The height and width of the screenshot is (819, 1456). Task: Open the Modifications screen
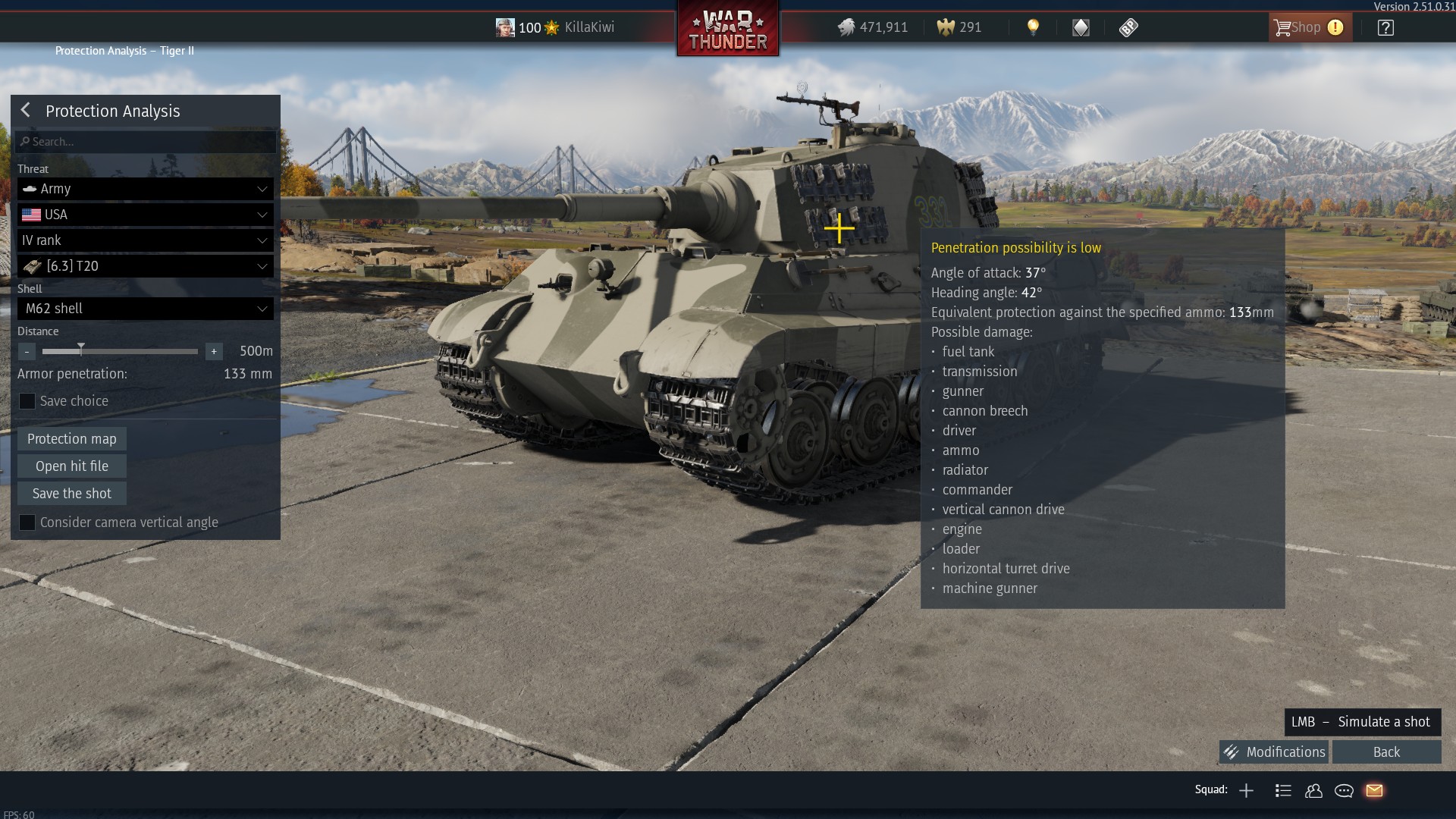[1274, 752]
